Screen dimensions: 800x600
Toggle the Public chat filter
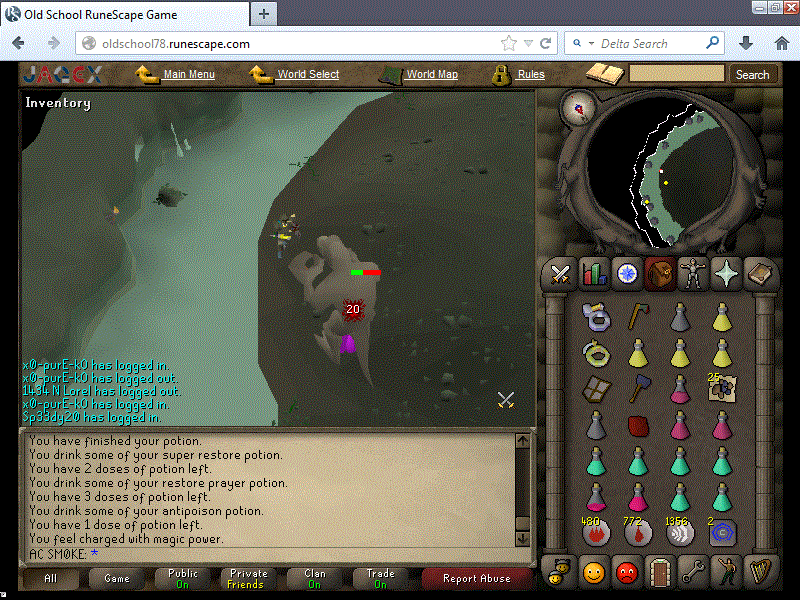click(x=182, y=578)
